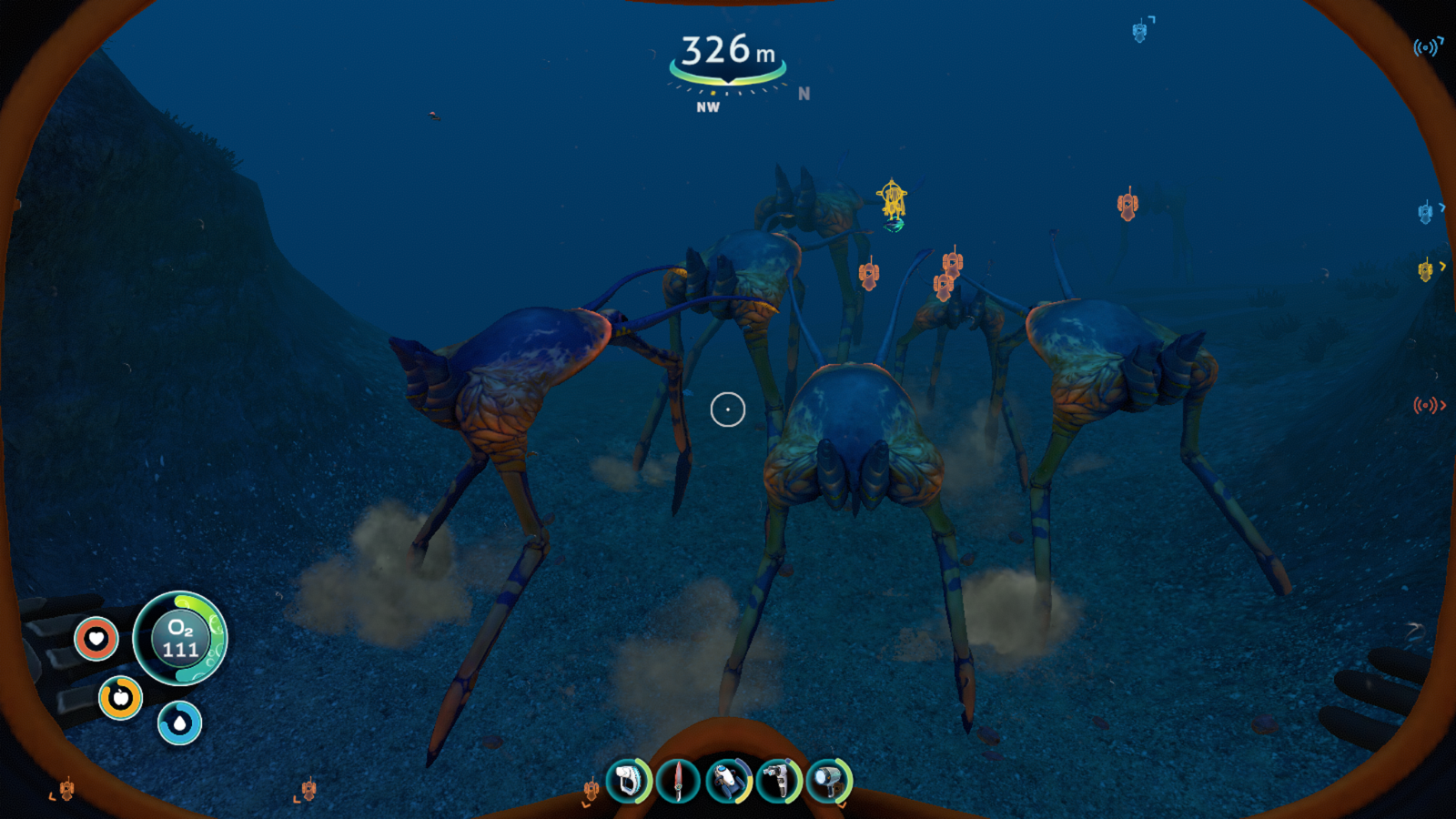Equip the survival knife from the hotbar
The image size is (1456, 819).
tap(678, 781)
